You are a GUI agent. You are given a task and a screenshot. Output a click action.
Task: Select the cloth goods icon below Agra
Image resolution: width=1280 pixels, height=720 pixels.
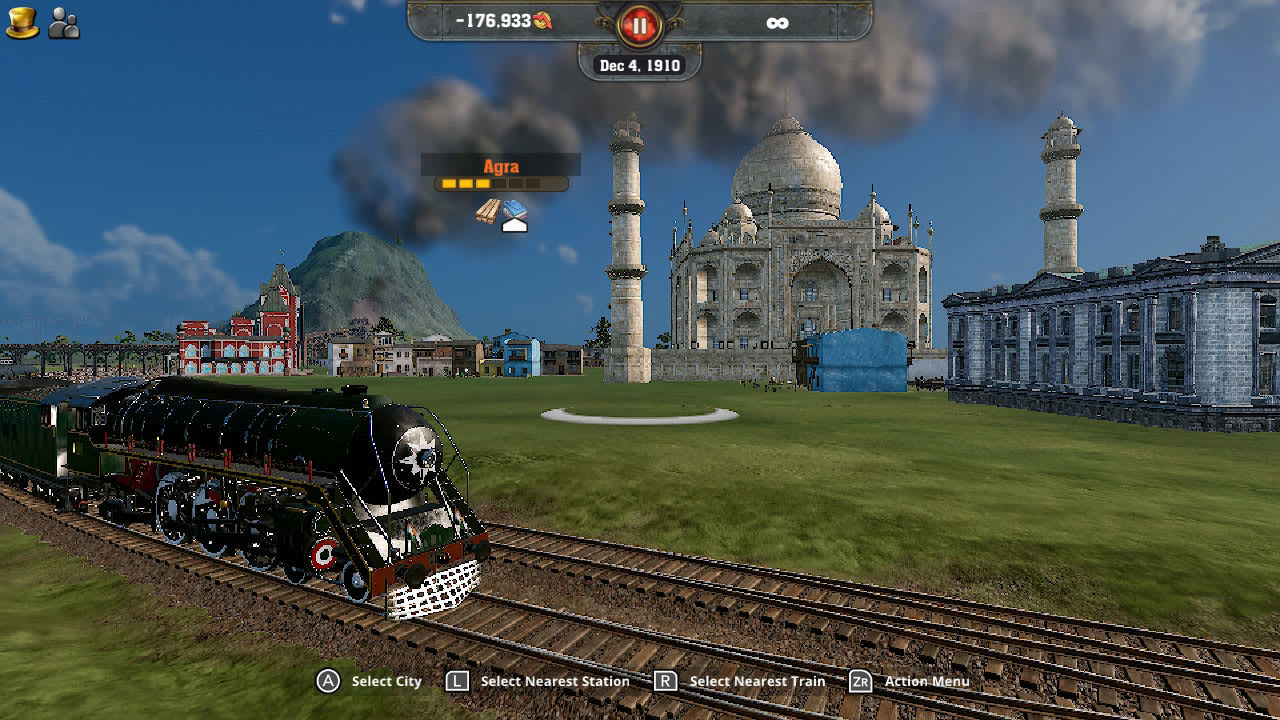pos(514,207)
